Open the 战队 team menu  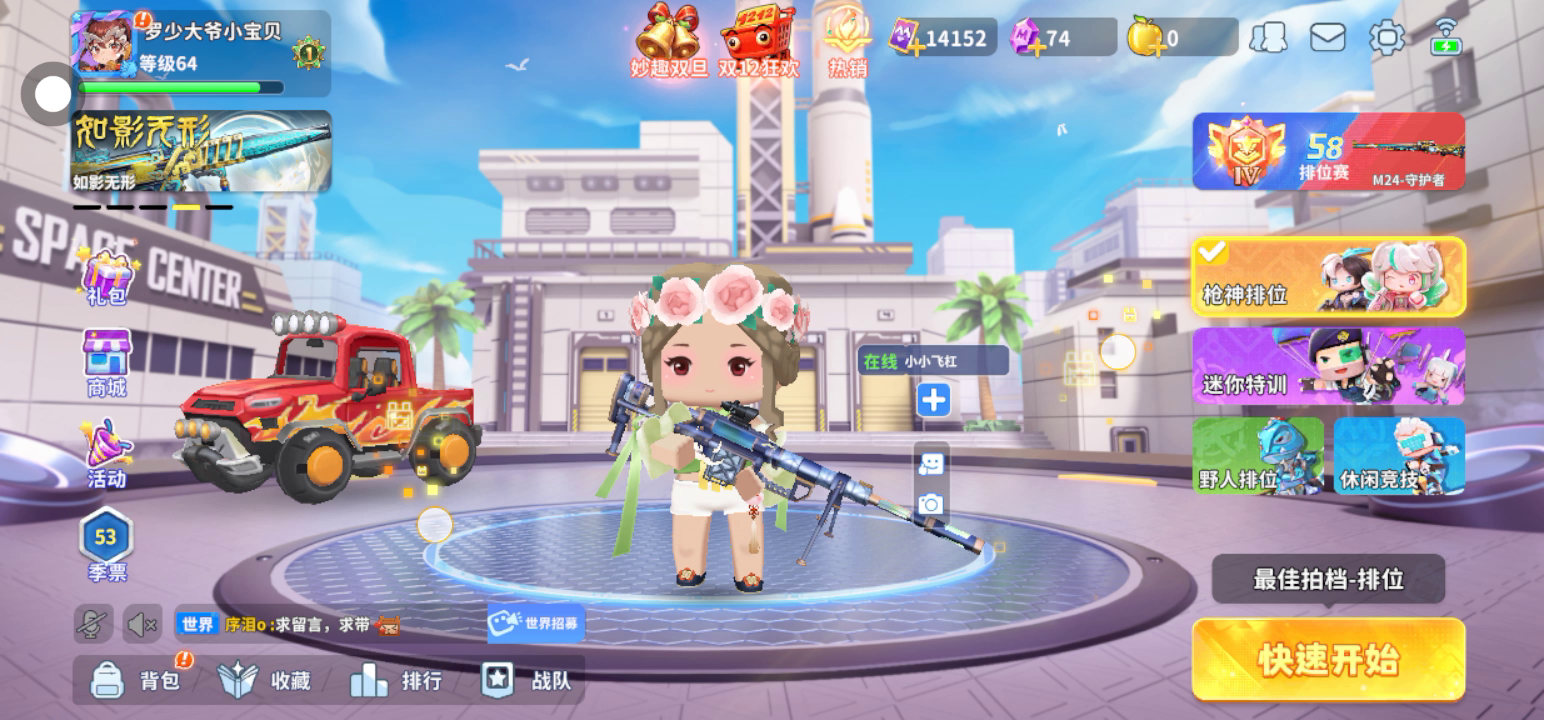pyautogui.click(x=526, y=681)
